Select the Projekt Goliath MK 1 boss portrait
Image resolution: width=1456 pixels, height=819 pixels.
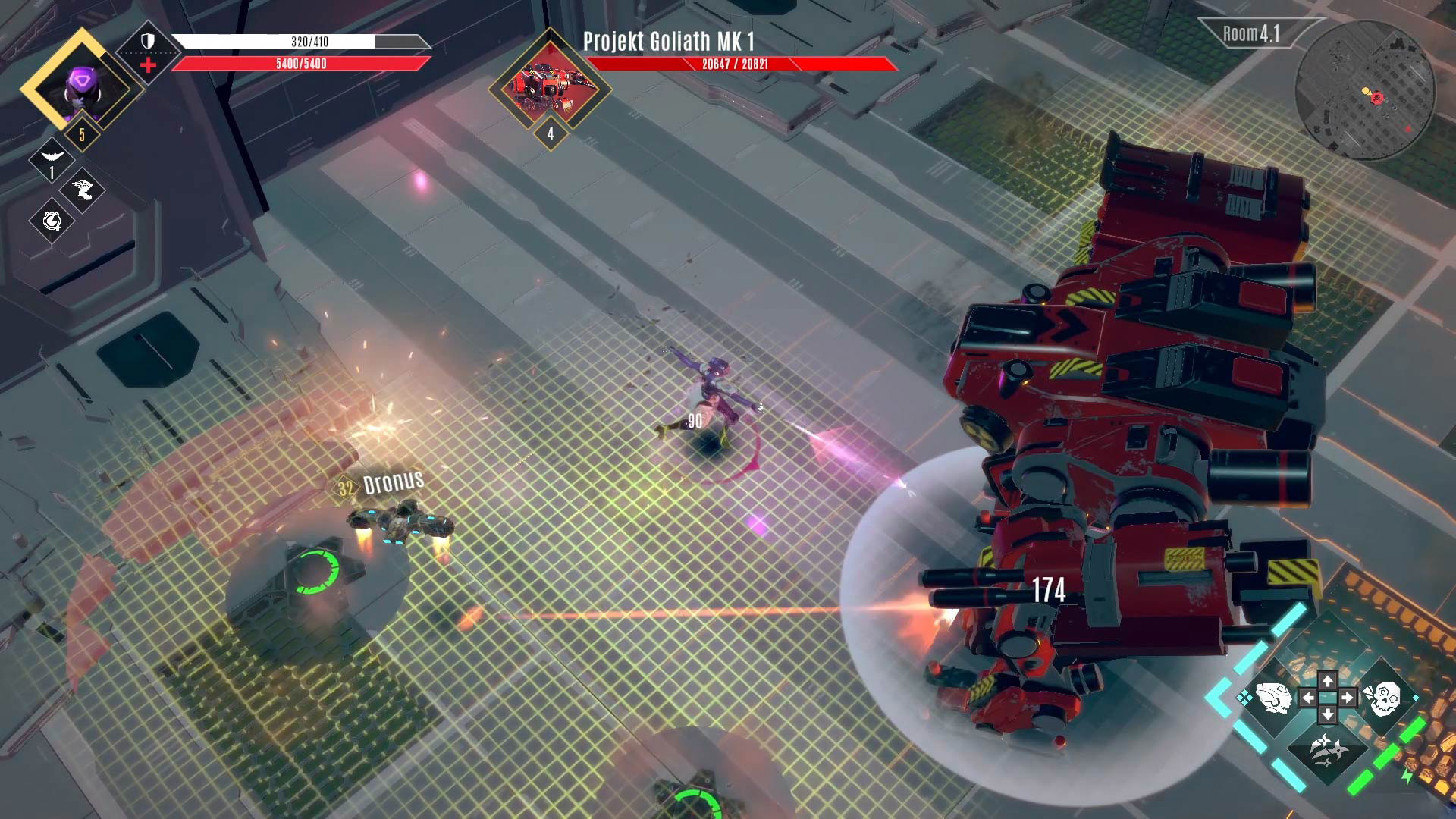click(550, 85)
